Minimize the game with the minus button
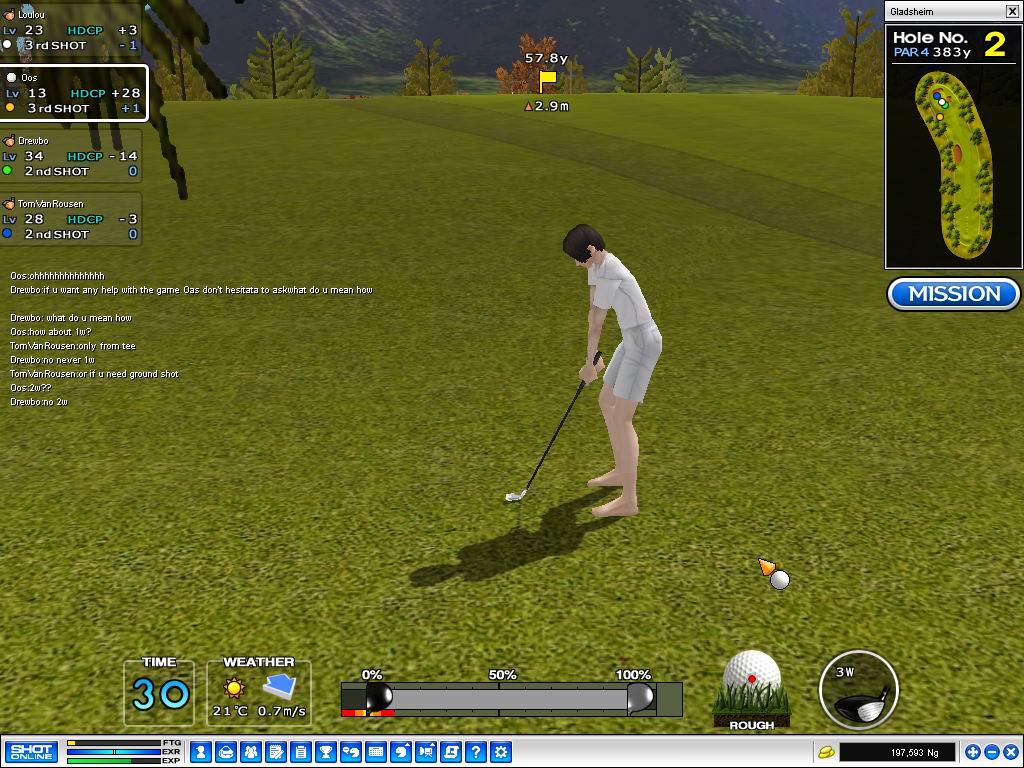Screen dimensions: 1024x768 991,752
